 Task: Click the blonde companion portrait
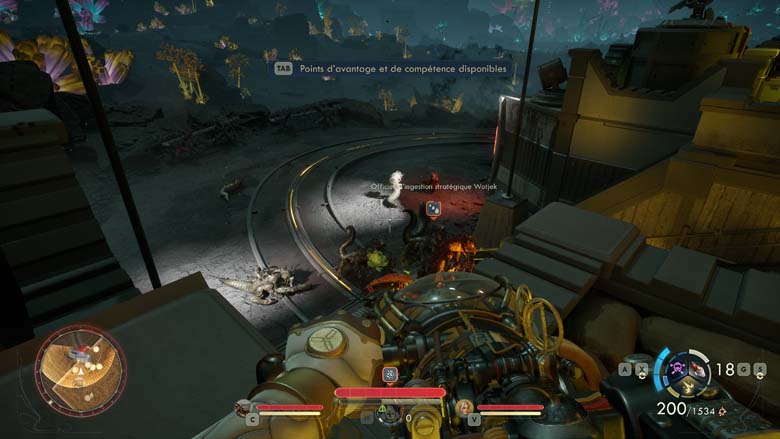point(464,407)
